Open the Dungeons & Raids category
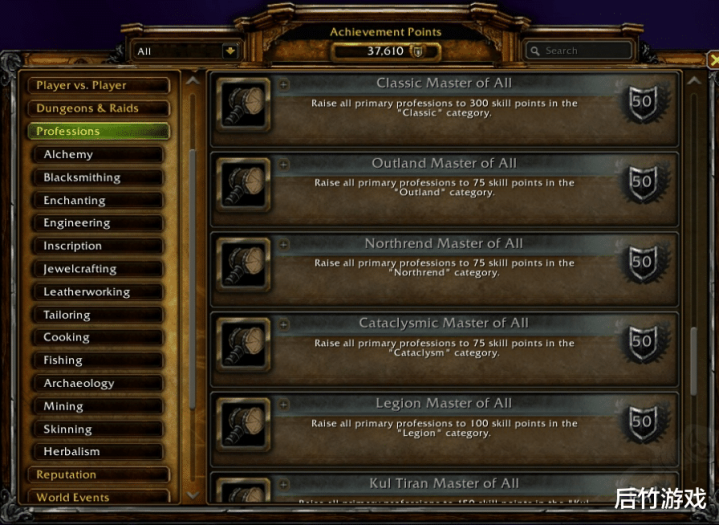 click(98, 108)
